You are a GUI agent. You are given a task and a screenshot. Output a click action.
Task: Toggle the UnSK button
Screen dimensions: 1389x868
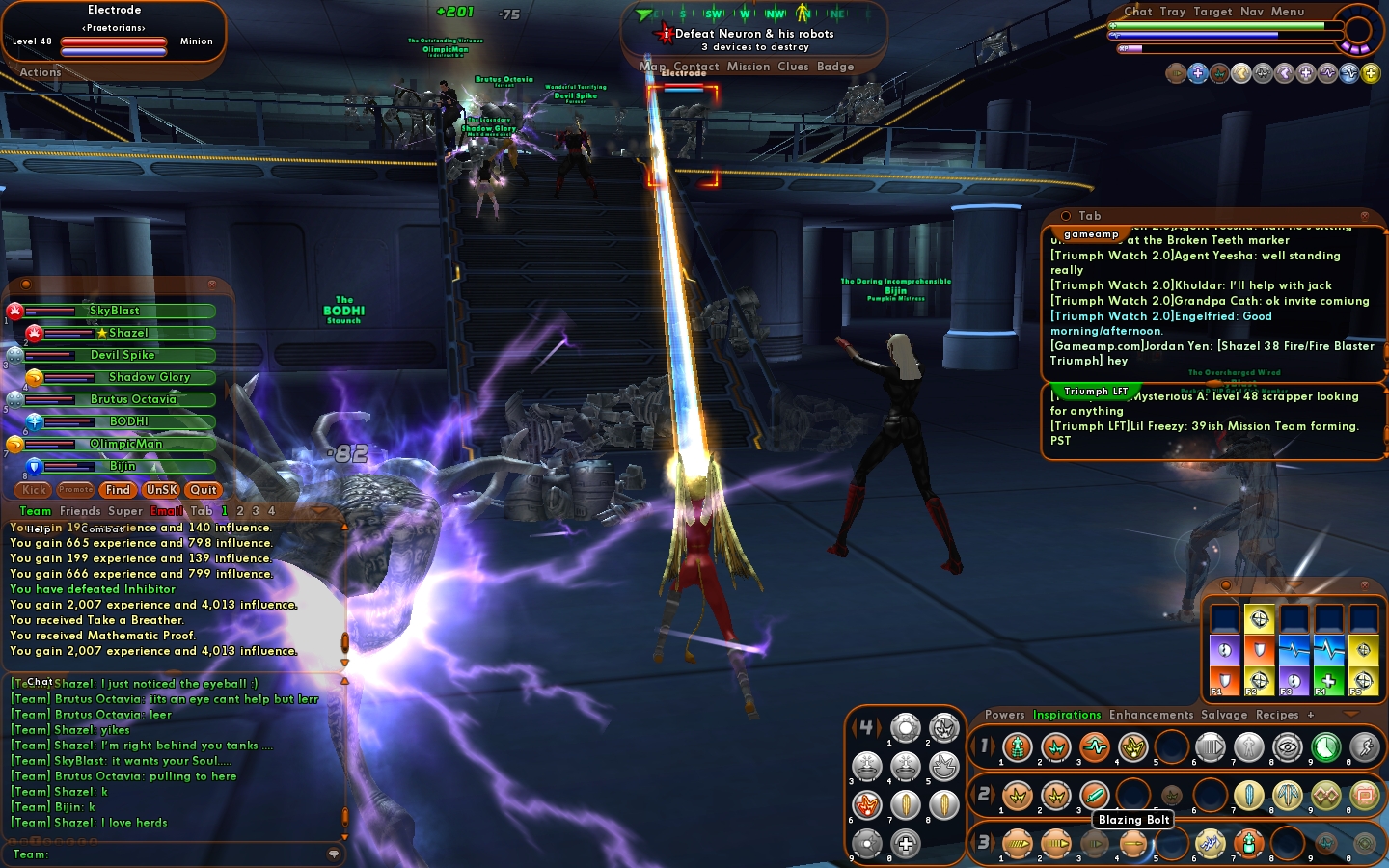[162, 490]
